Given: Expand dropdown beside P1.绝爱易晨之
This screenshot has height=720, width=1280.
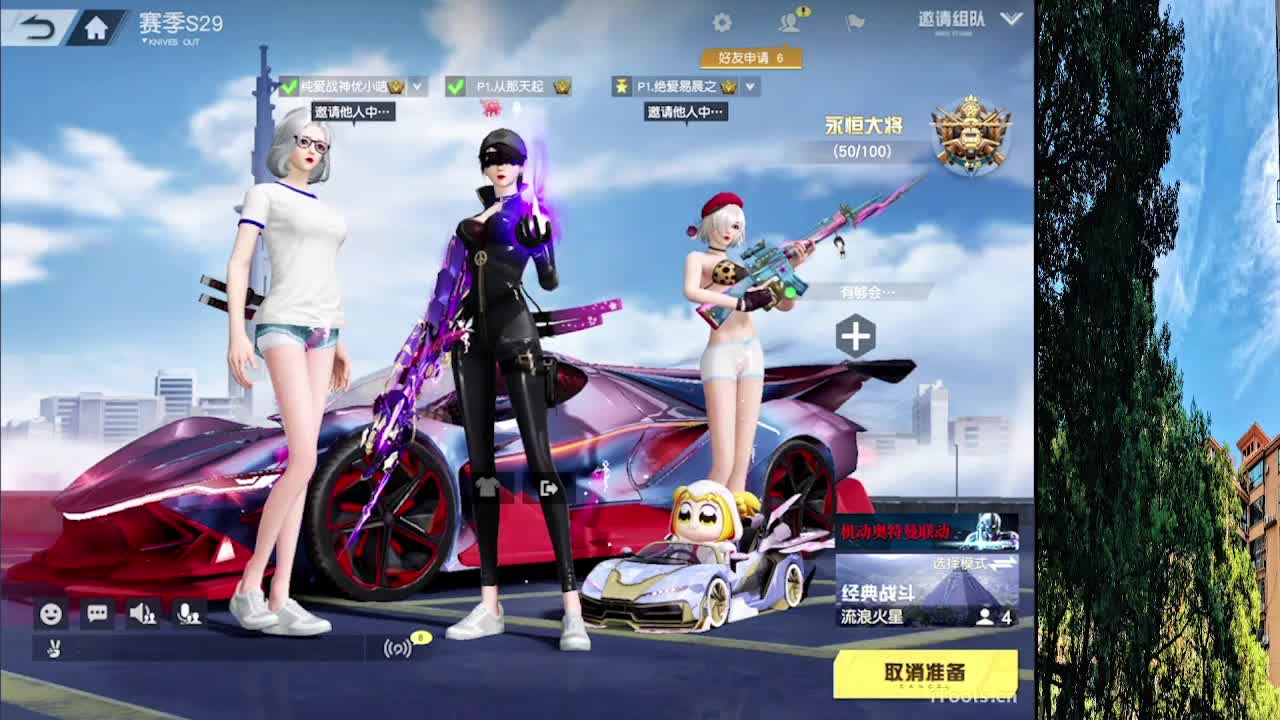Looking at the screenshot, I should point(750,87).
